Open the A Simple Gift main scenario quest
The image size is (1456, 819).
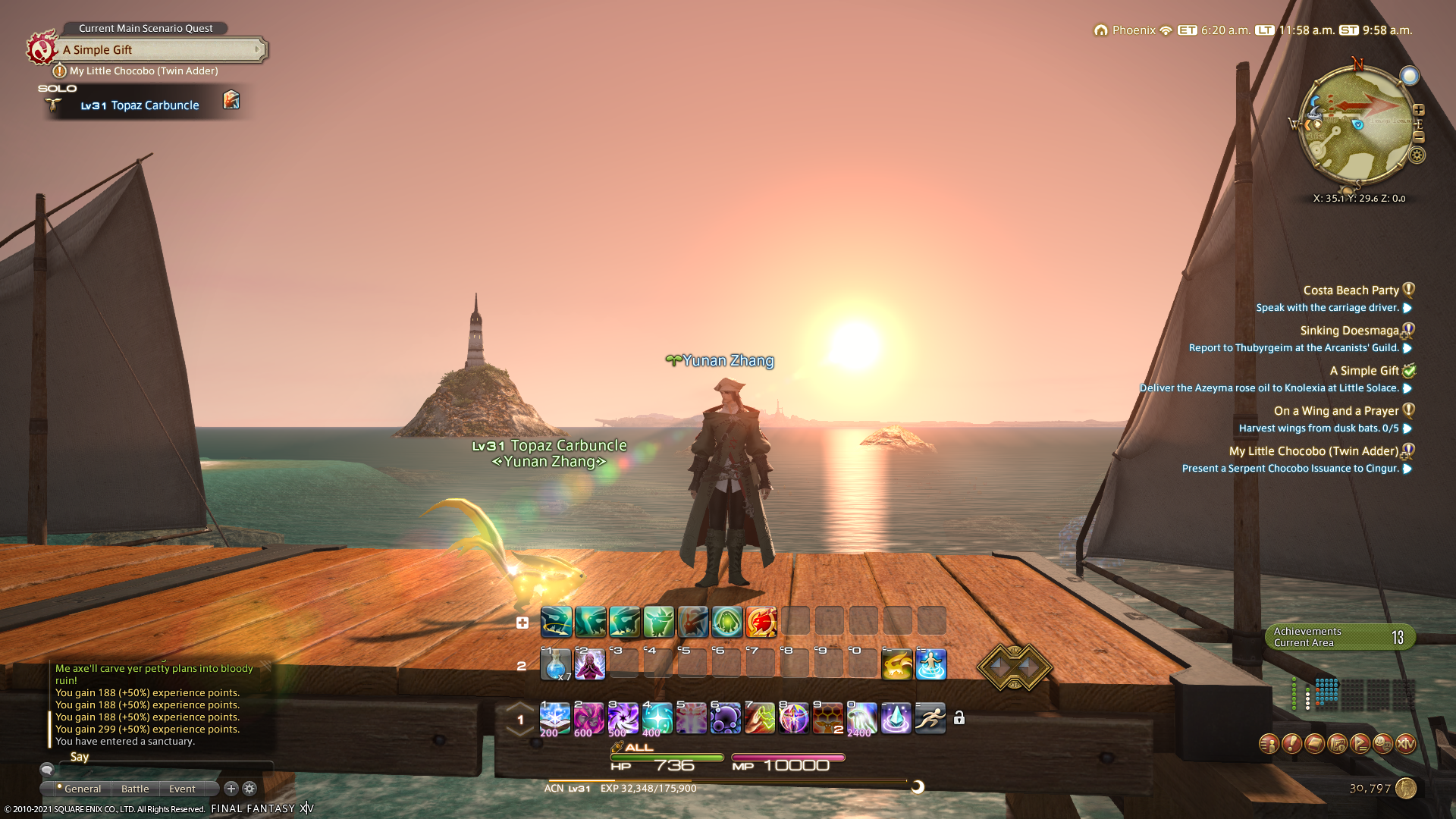click(x=161, y=50)
